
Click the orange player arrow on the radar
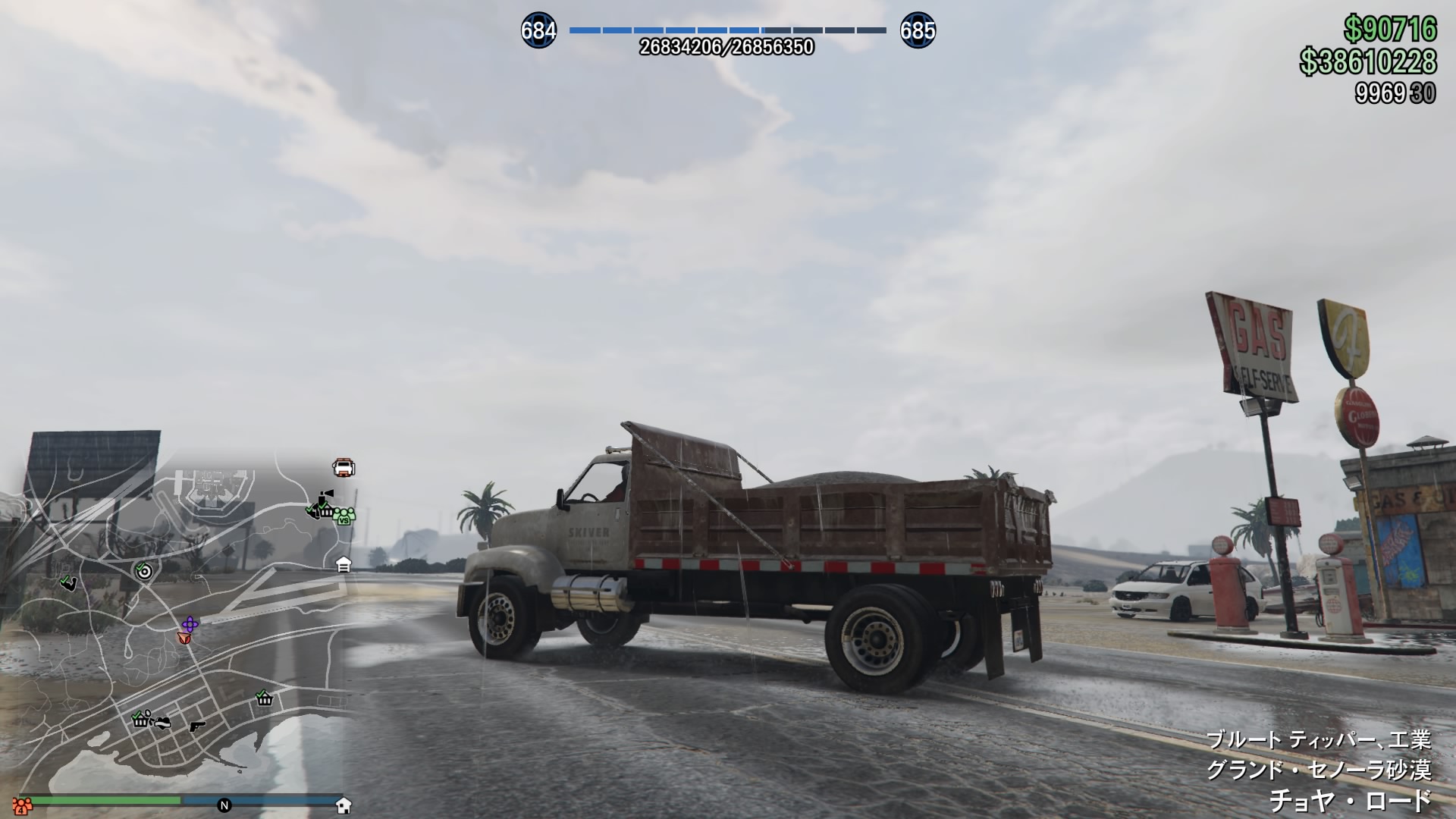tap(184, 639)
